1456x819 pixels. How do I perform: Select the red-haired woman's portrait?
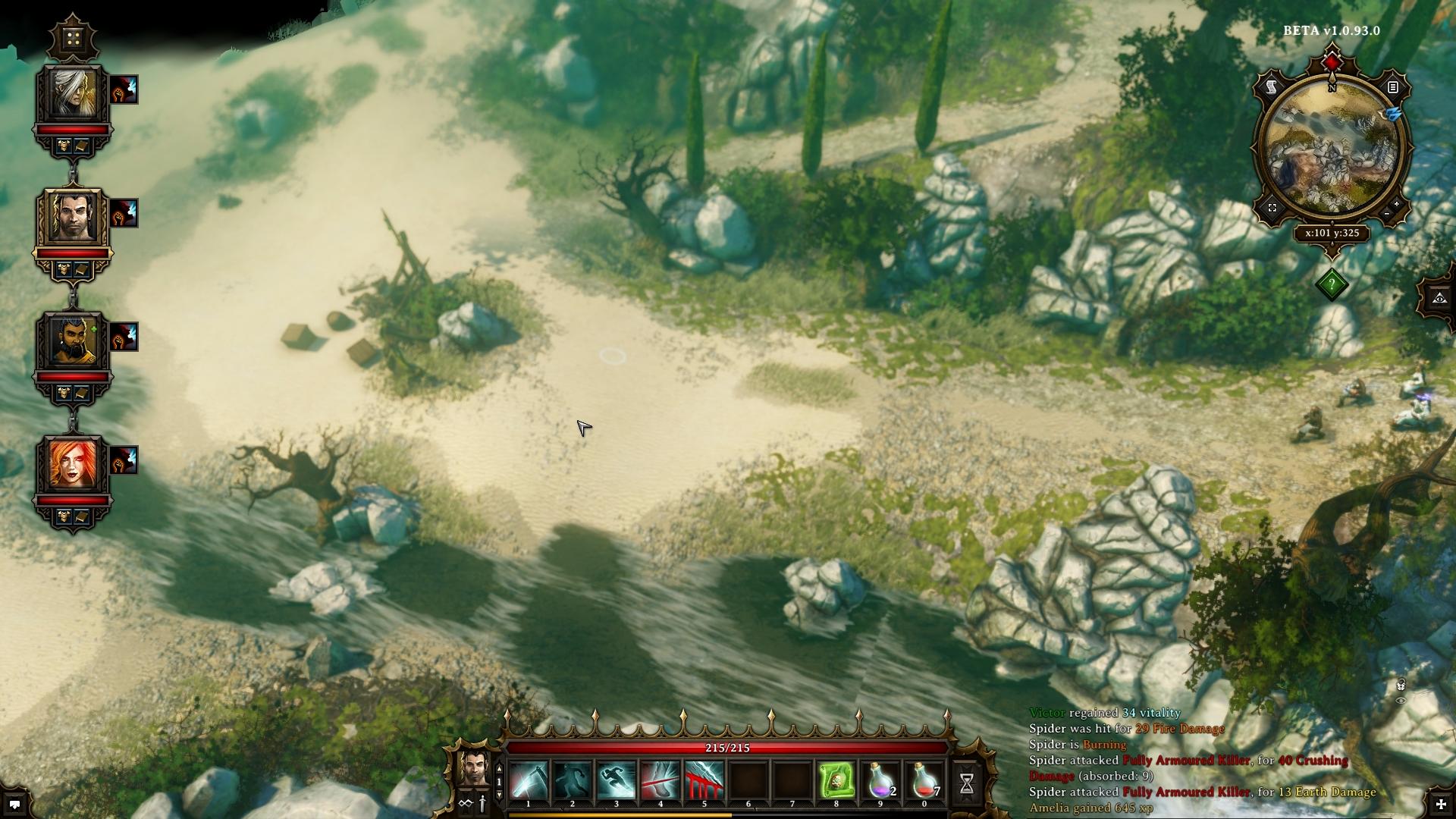click(73, 465)
